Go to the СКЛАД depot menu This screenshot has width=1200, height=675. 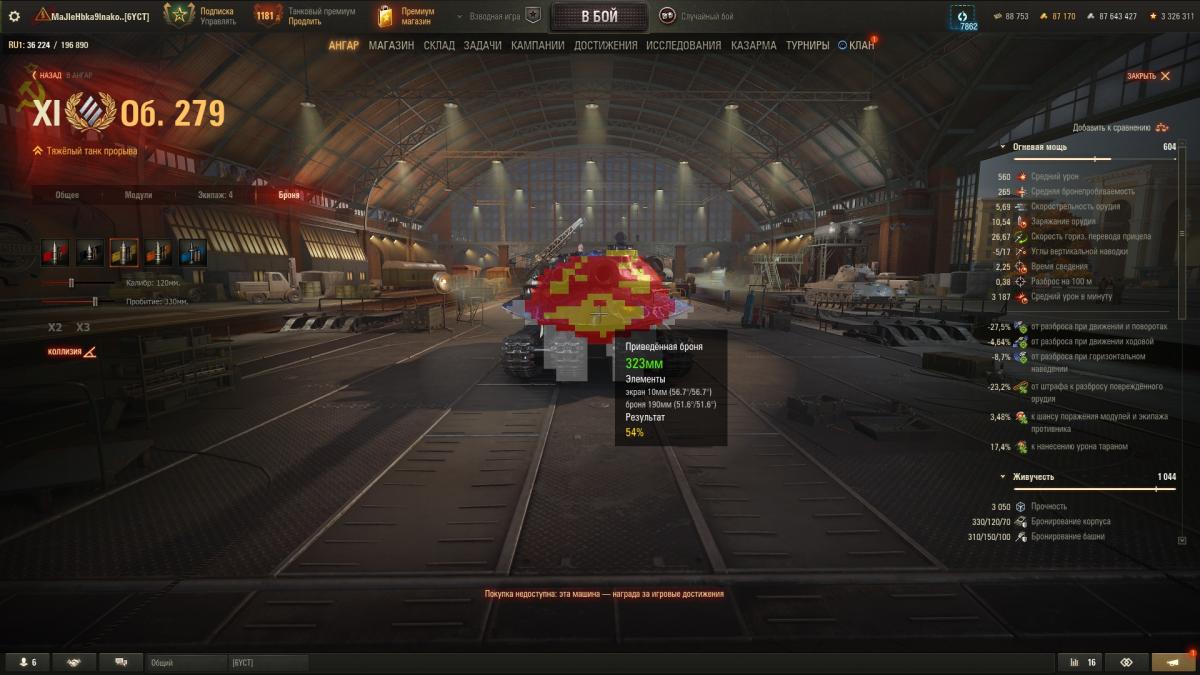[439, 45]
